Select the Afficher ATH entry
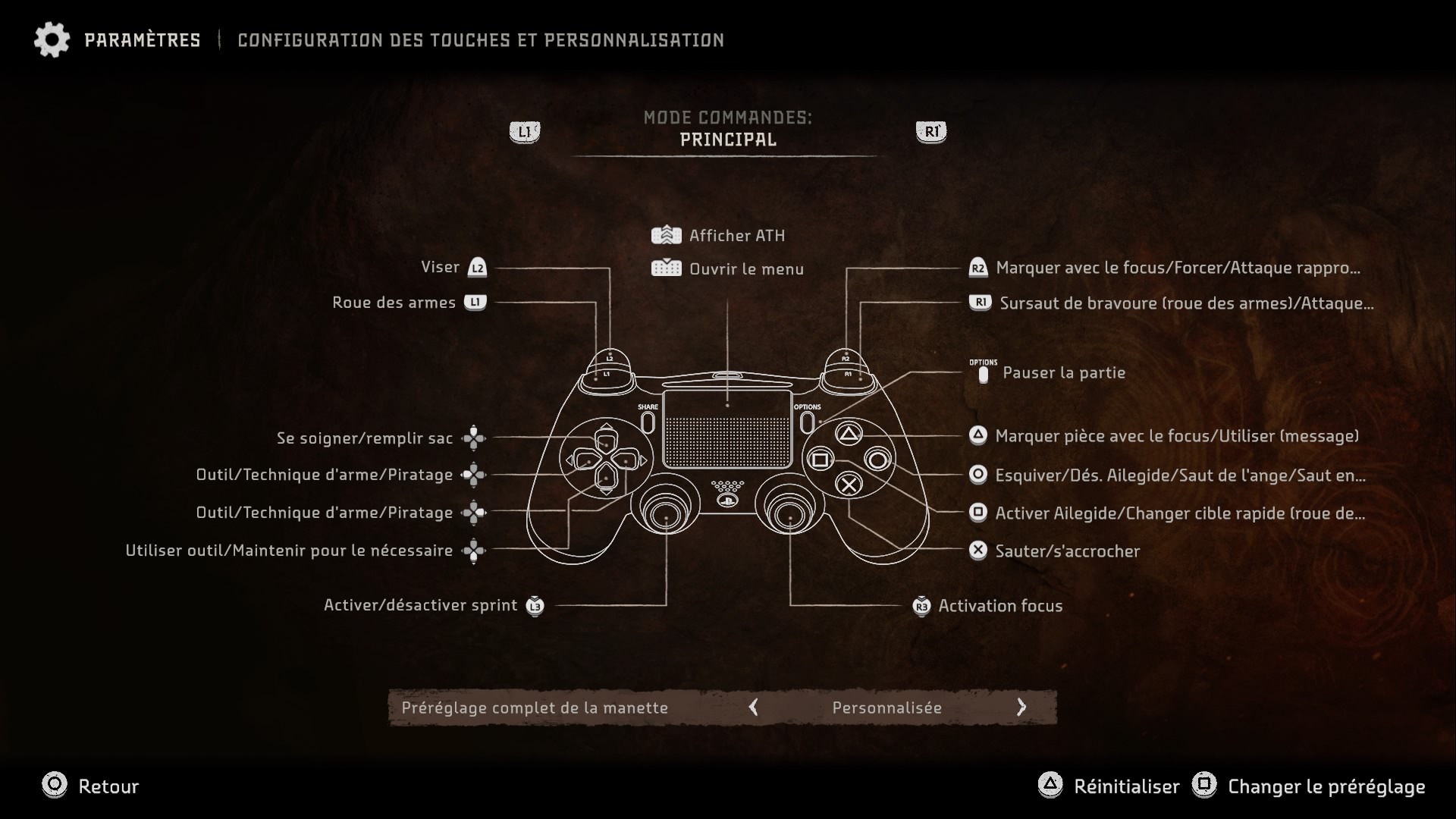Image resolution: width=1456 pixels, height=819 pixels. tap(736, 236)
